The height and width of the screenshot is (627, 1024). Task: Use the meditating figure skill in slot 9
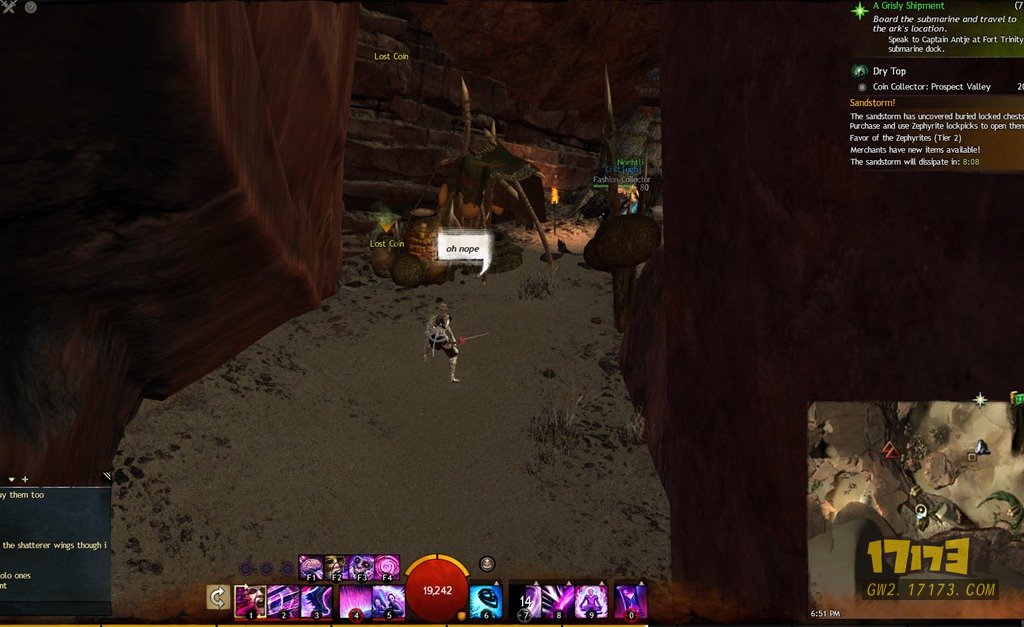pos(591,601)
